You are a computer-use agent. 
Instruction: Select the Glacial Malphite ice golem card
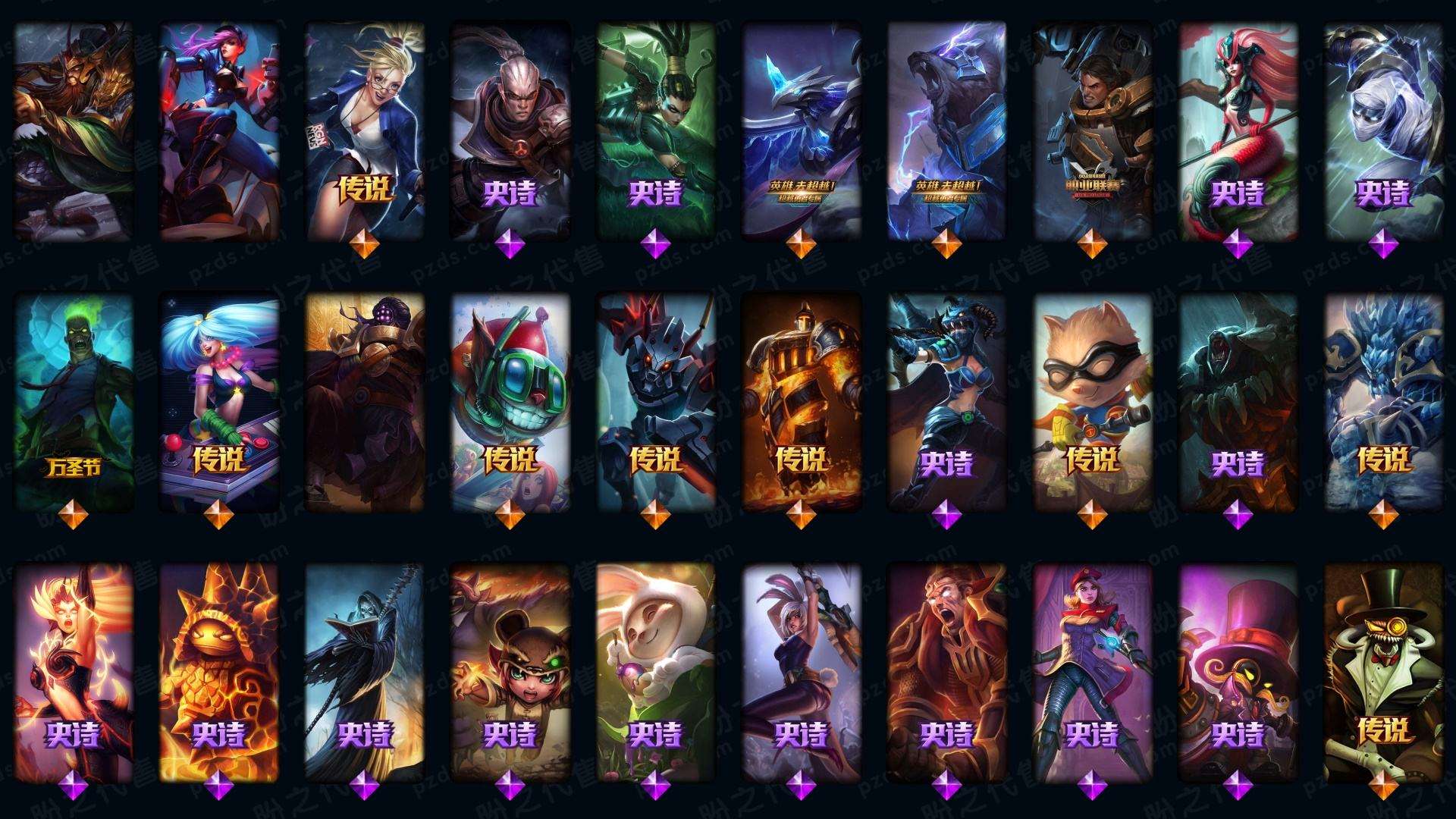click(x=1383, y=402)
